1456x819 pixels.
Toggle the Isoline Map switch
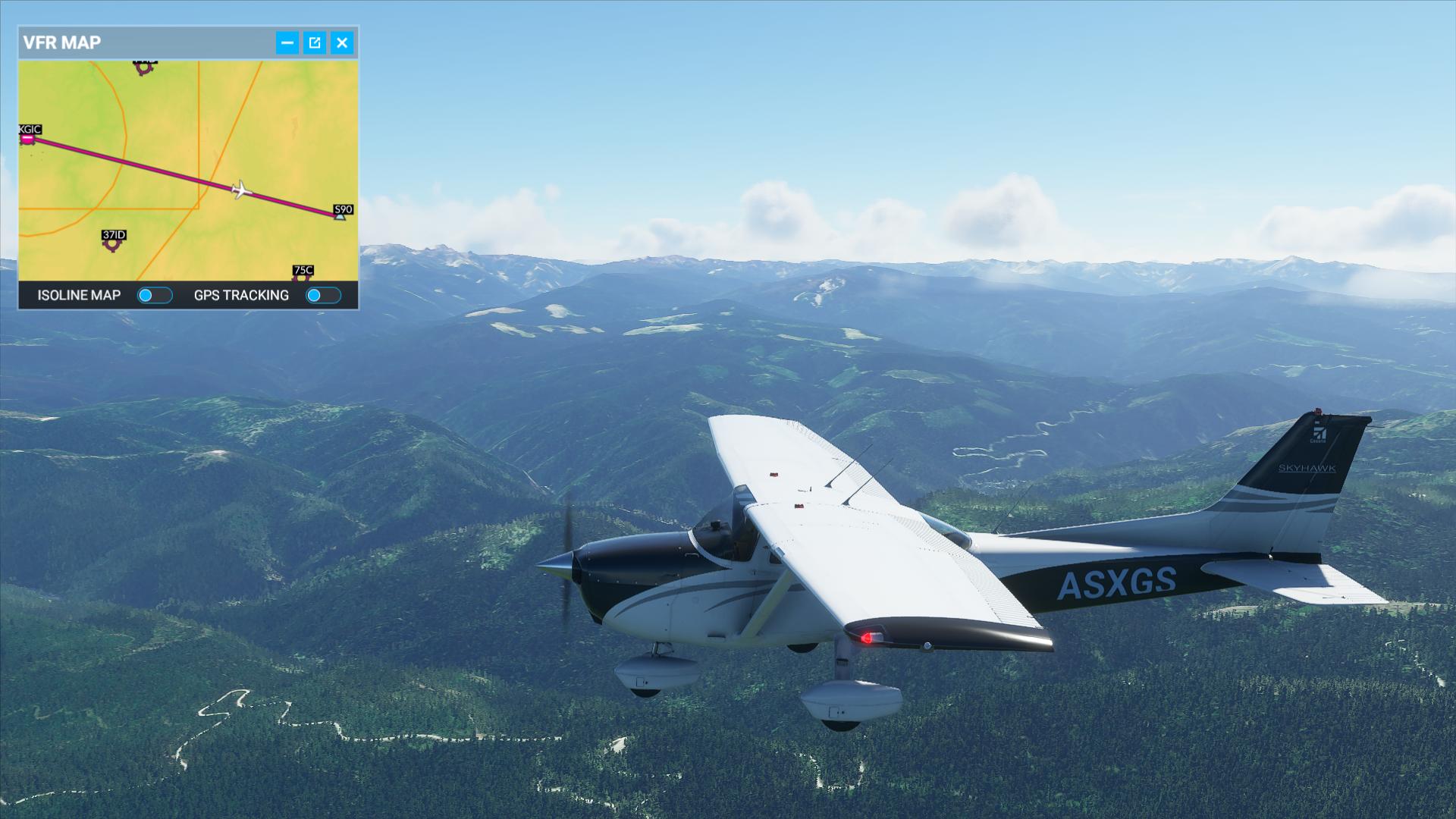pos(155,296)
